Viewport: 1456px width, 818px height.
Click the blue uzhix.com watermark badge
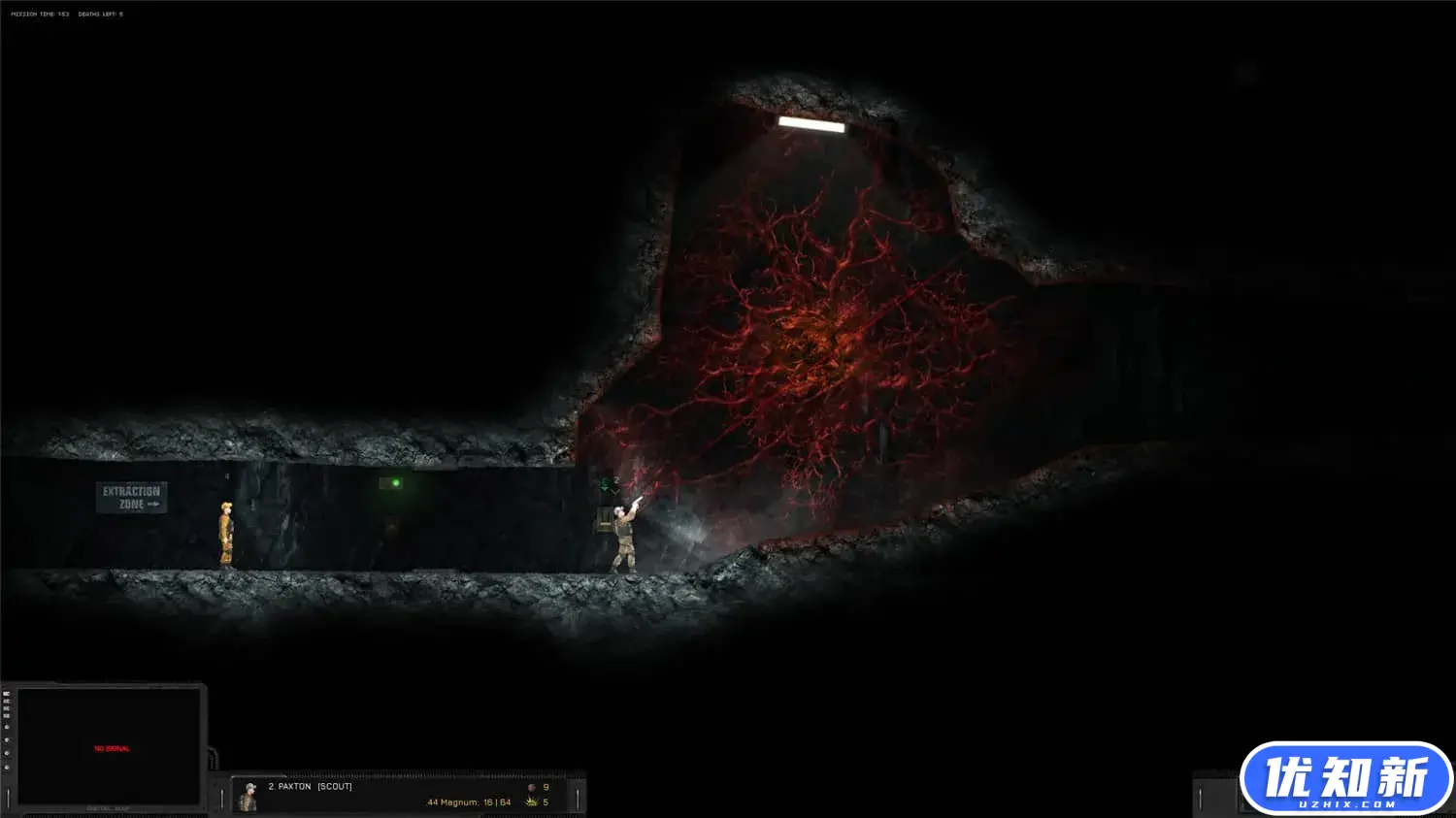(x=1345, y=778)
